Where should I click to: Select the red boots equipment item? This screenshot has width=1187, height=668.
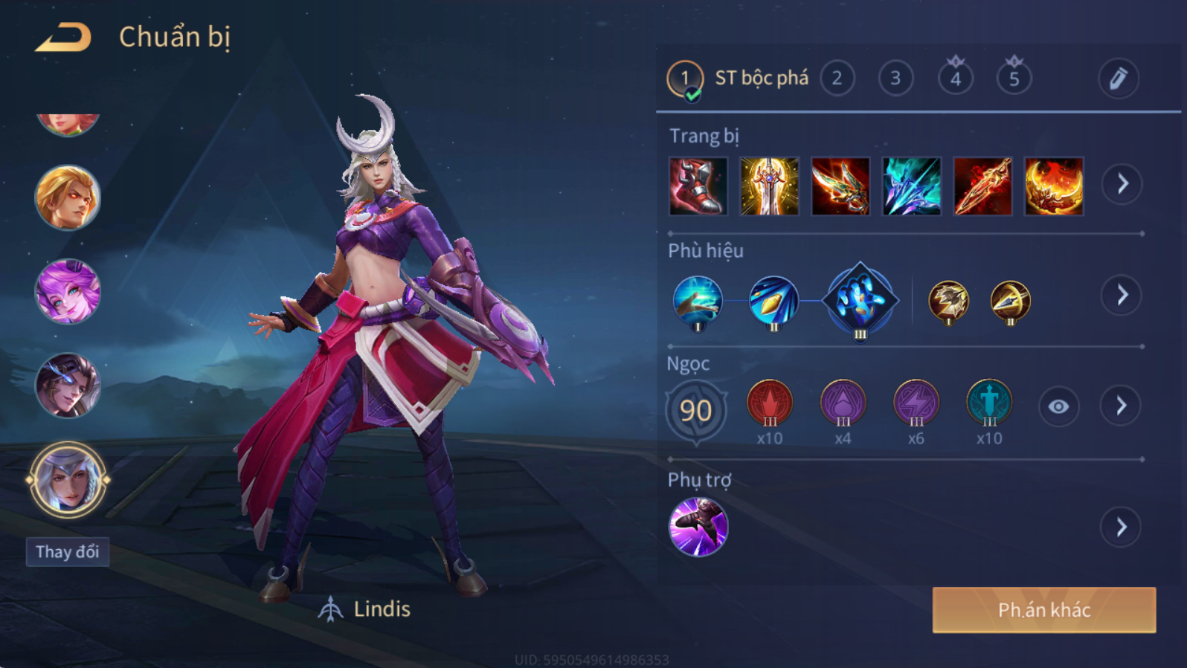(697, 186)
